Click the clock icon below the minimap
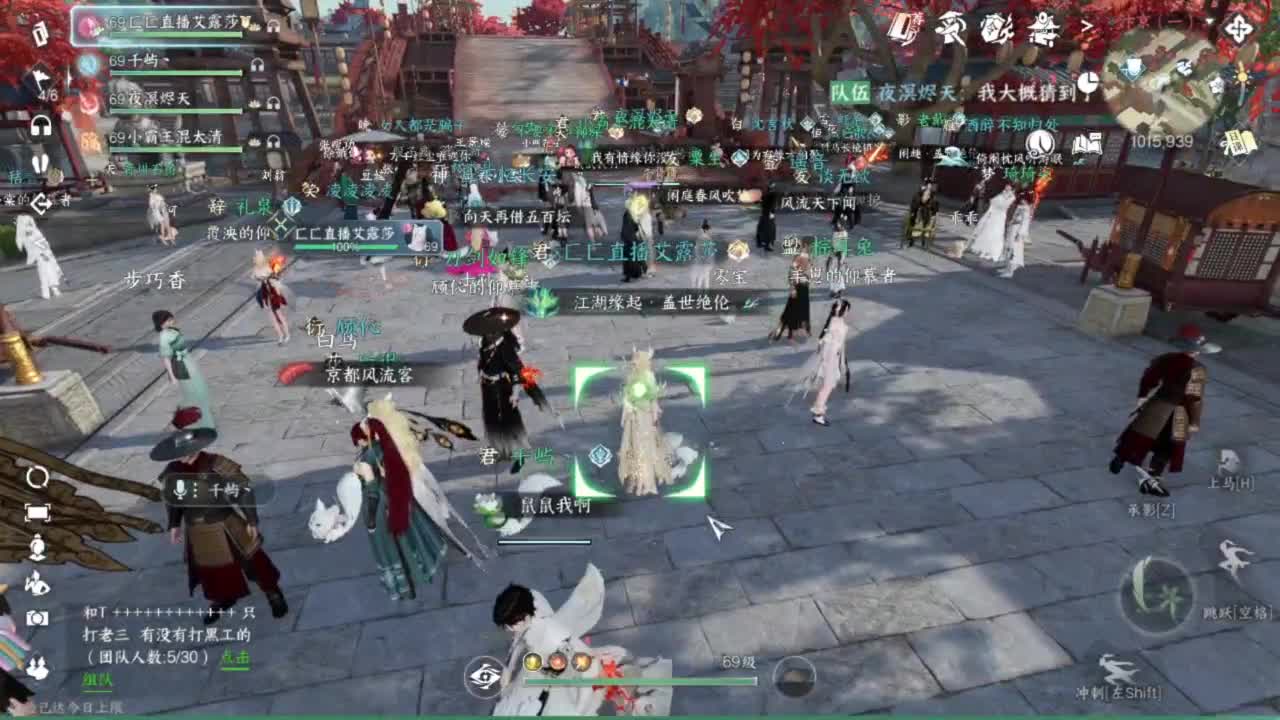Screen dimensions: 1280x720 pyautogui.click(x=1086, y=83)
